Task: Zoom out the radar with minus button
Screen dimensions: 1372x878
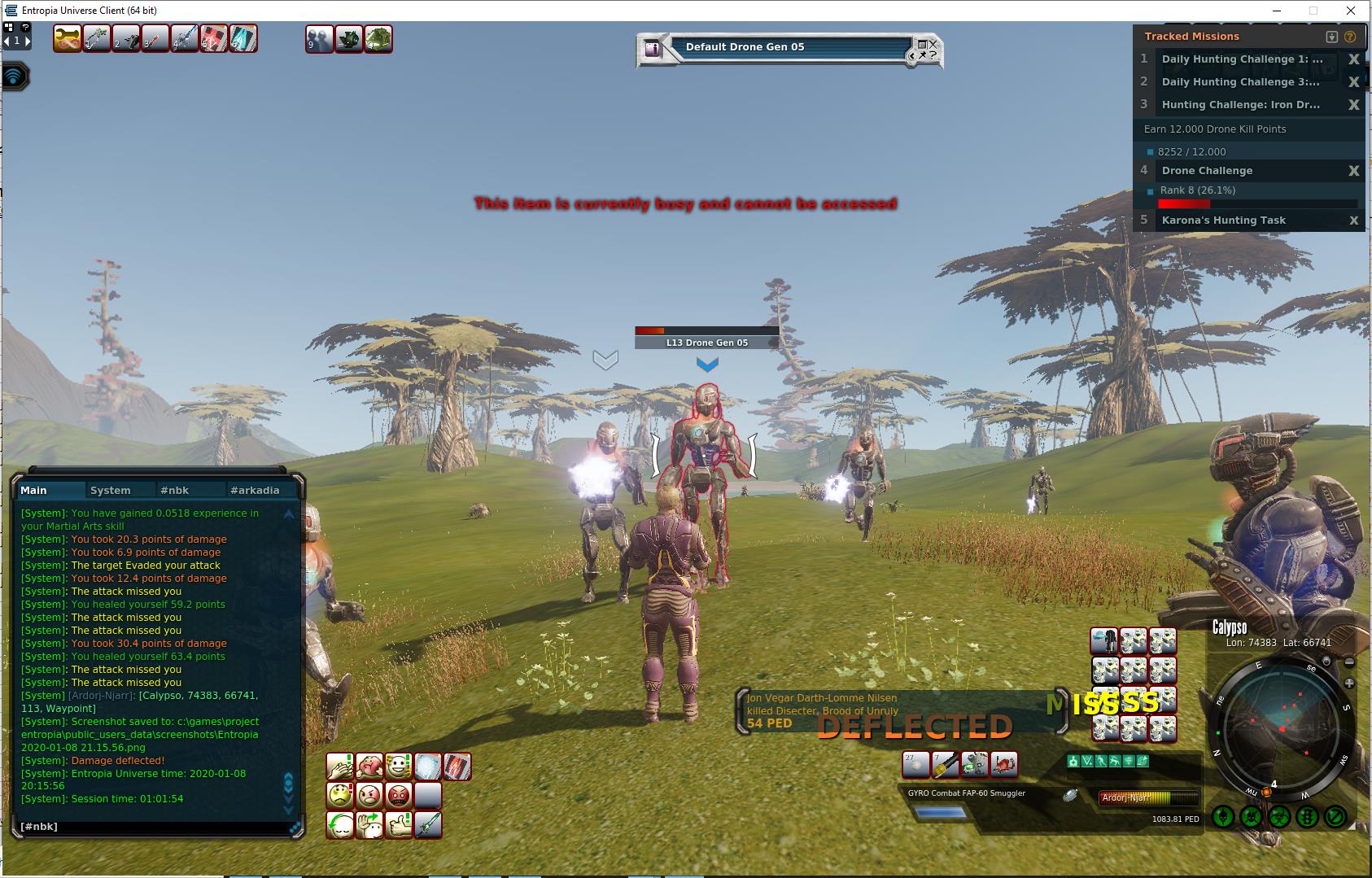Action: click(1349, 662)
